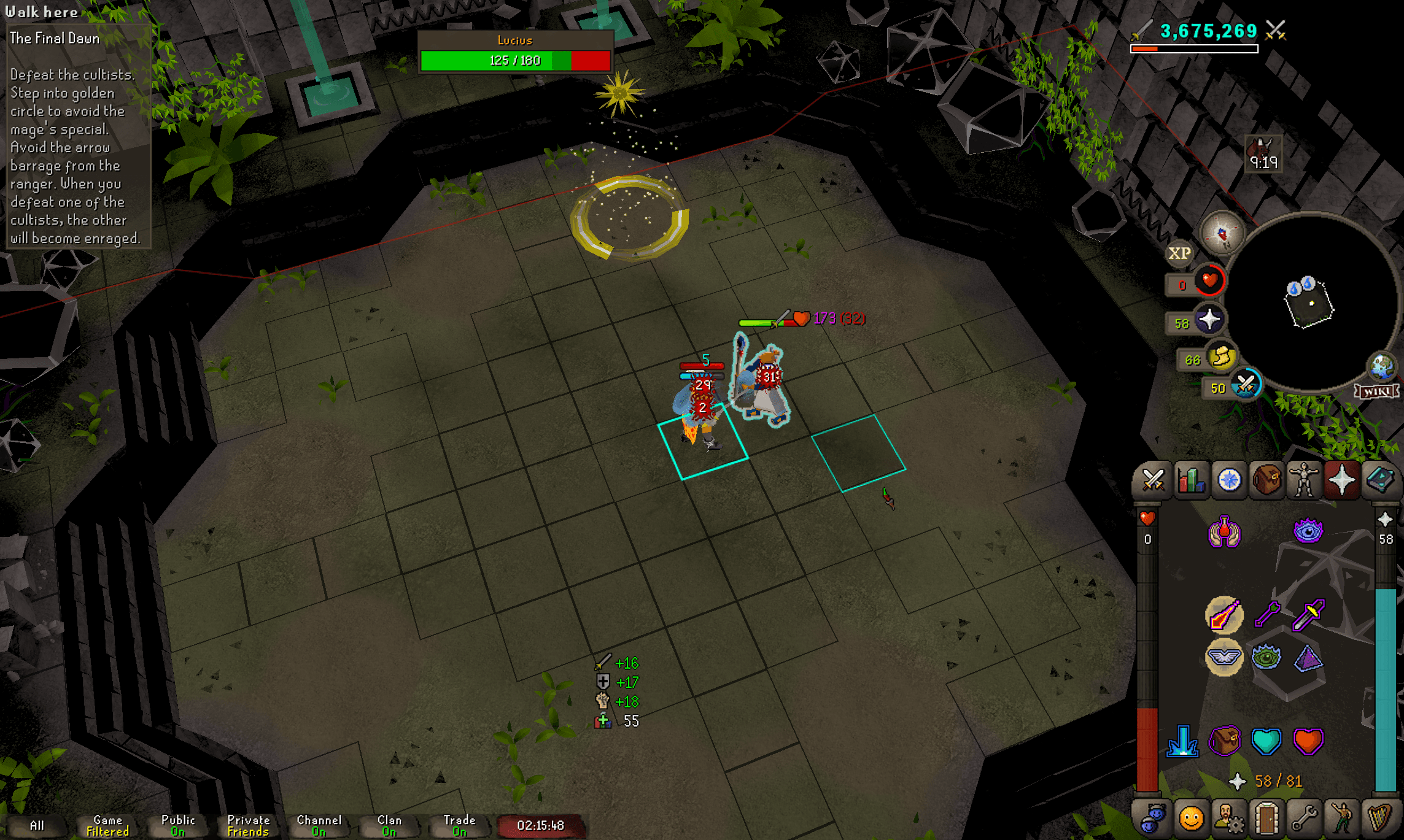The image size is (1404, 840).
Task: Click Lucius's health bar
Action: coord(516,60)
